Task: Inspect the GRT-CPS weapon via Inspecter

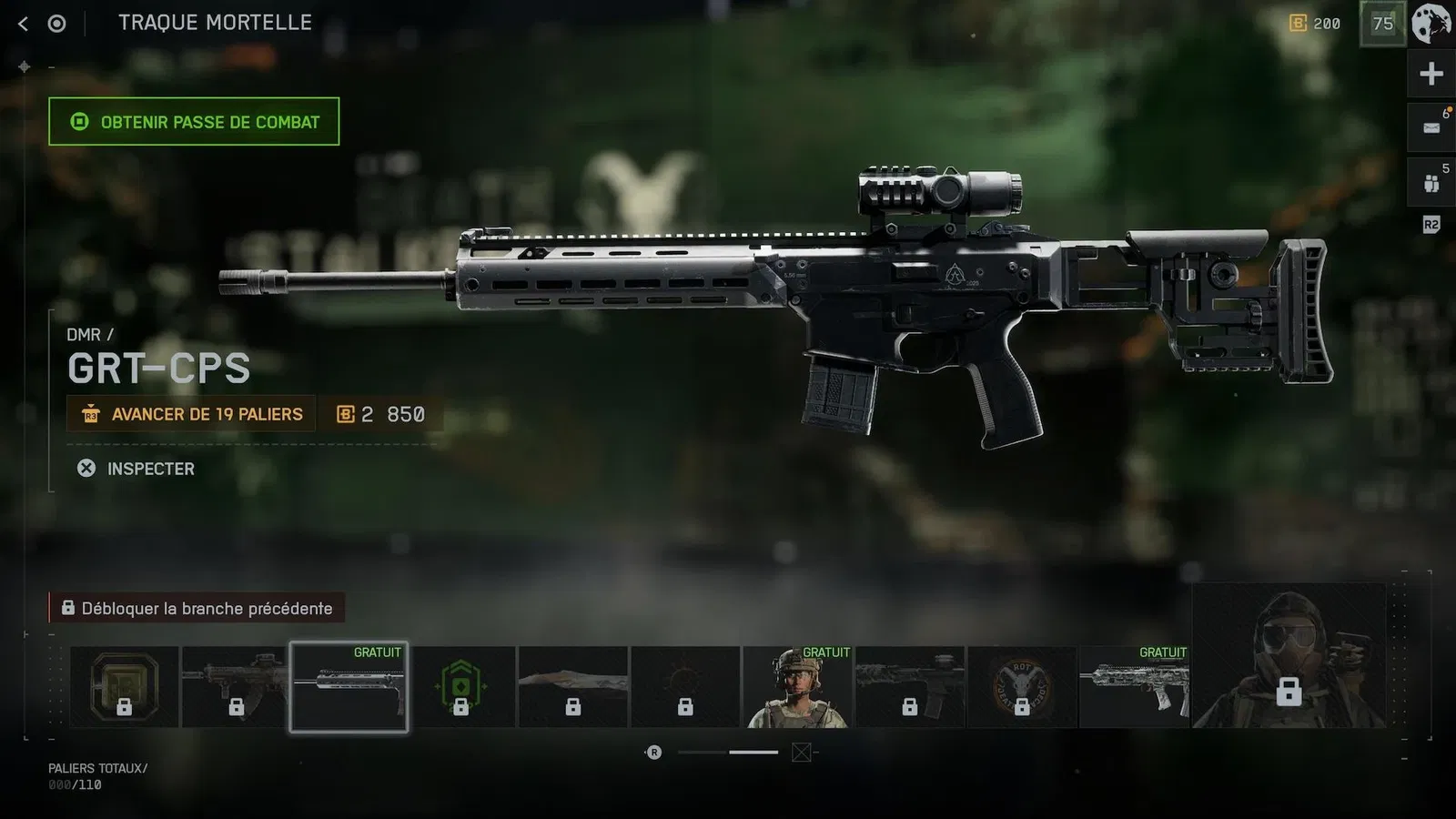Action: (136, 469)
